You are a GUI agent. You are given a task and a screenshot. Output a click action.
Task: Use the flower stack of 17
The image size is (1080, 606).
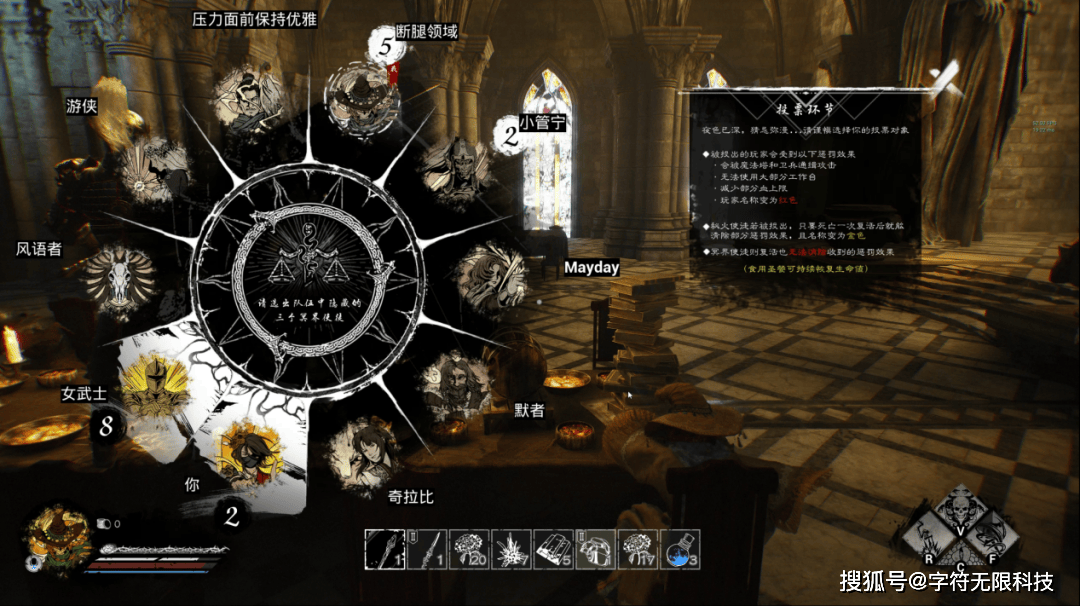[639, 549]
